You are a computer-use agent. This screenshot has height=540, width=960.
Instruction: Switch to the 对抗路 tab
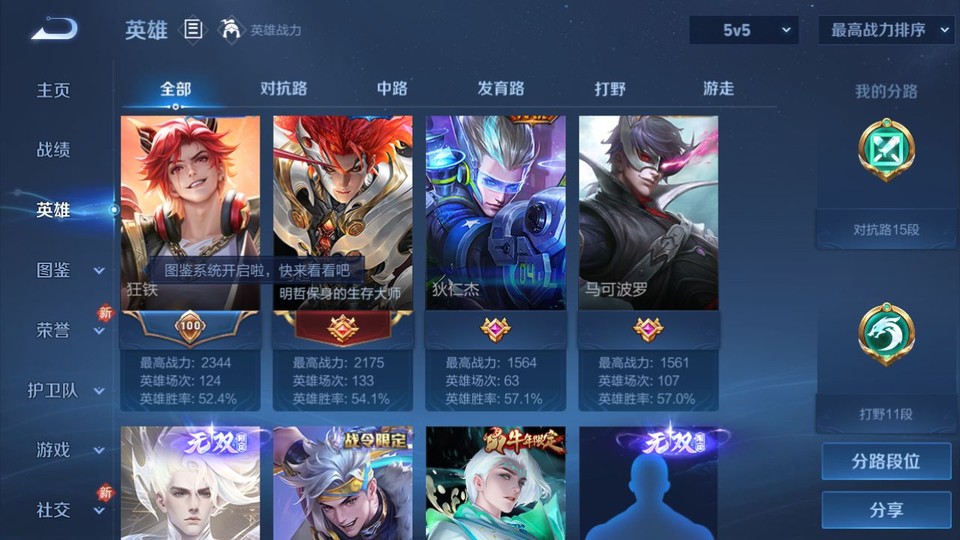pos(283,88)
